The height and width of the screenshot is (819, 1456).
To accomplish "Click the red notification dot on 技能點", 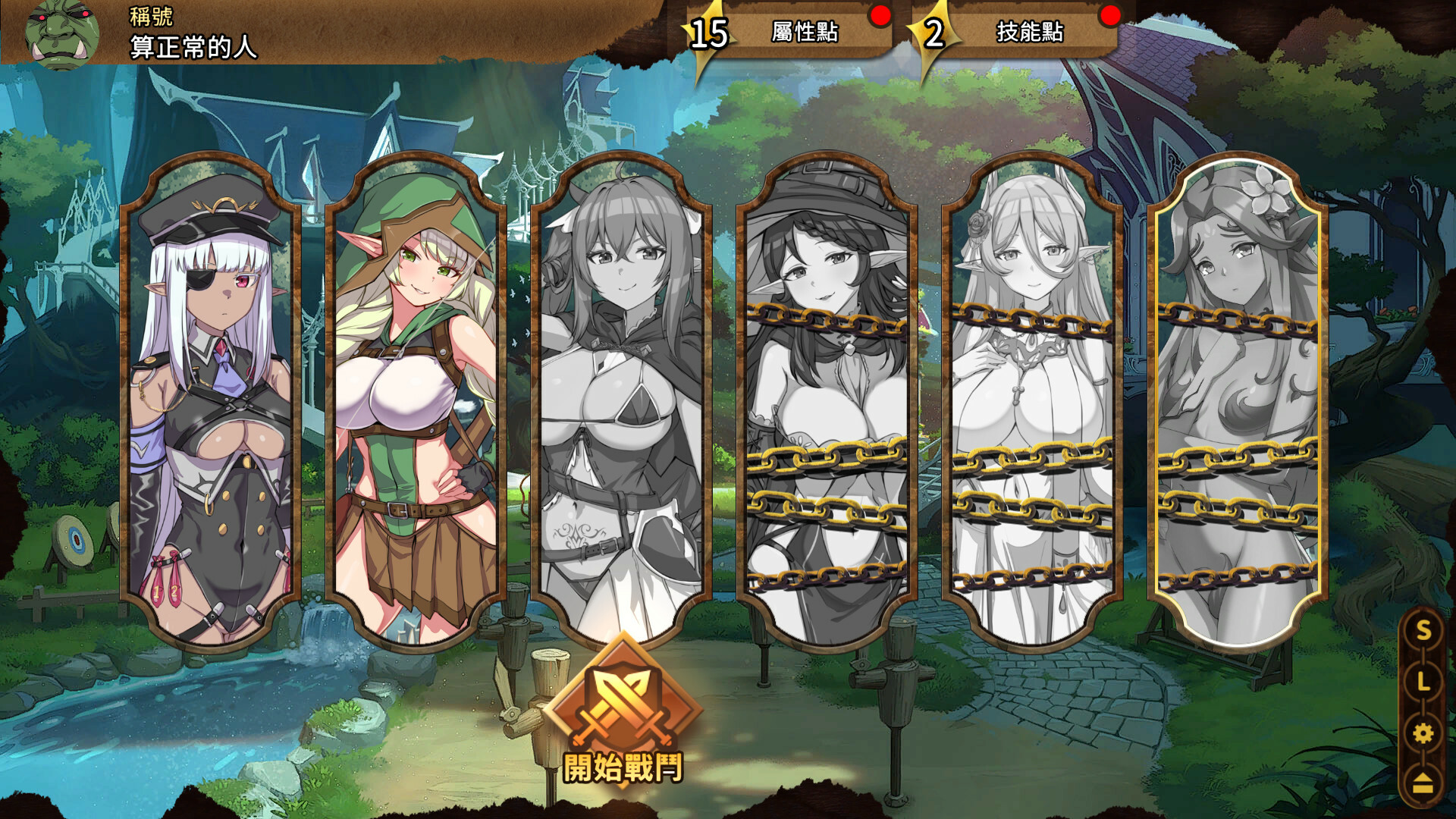I will 1109,14.
